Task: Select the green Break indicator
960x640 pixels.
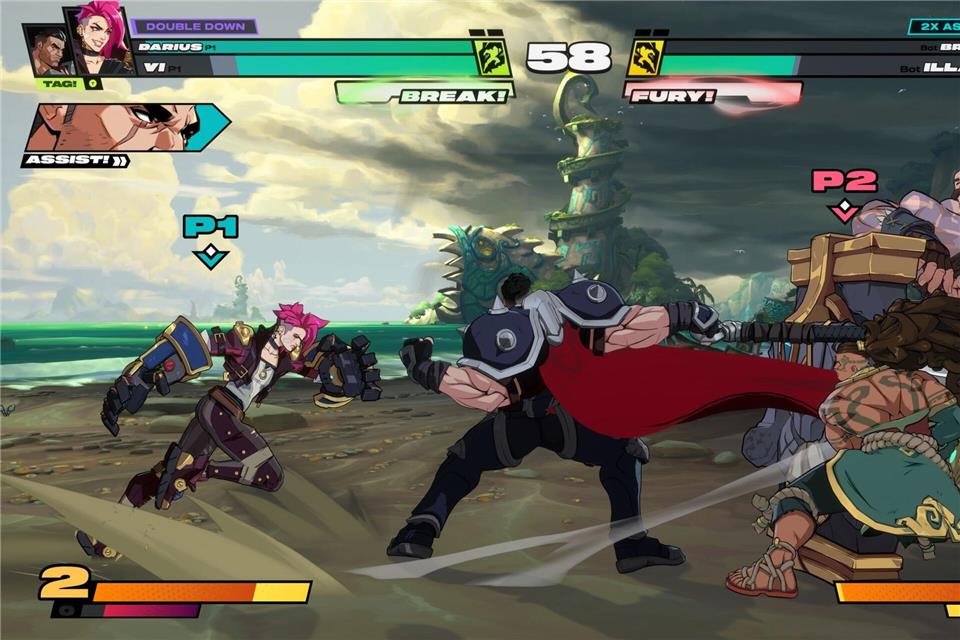Action: [425, 94]
